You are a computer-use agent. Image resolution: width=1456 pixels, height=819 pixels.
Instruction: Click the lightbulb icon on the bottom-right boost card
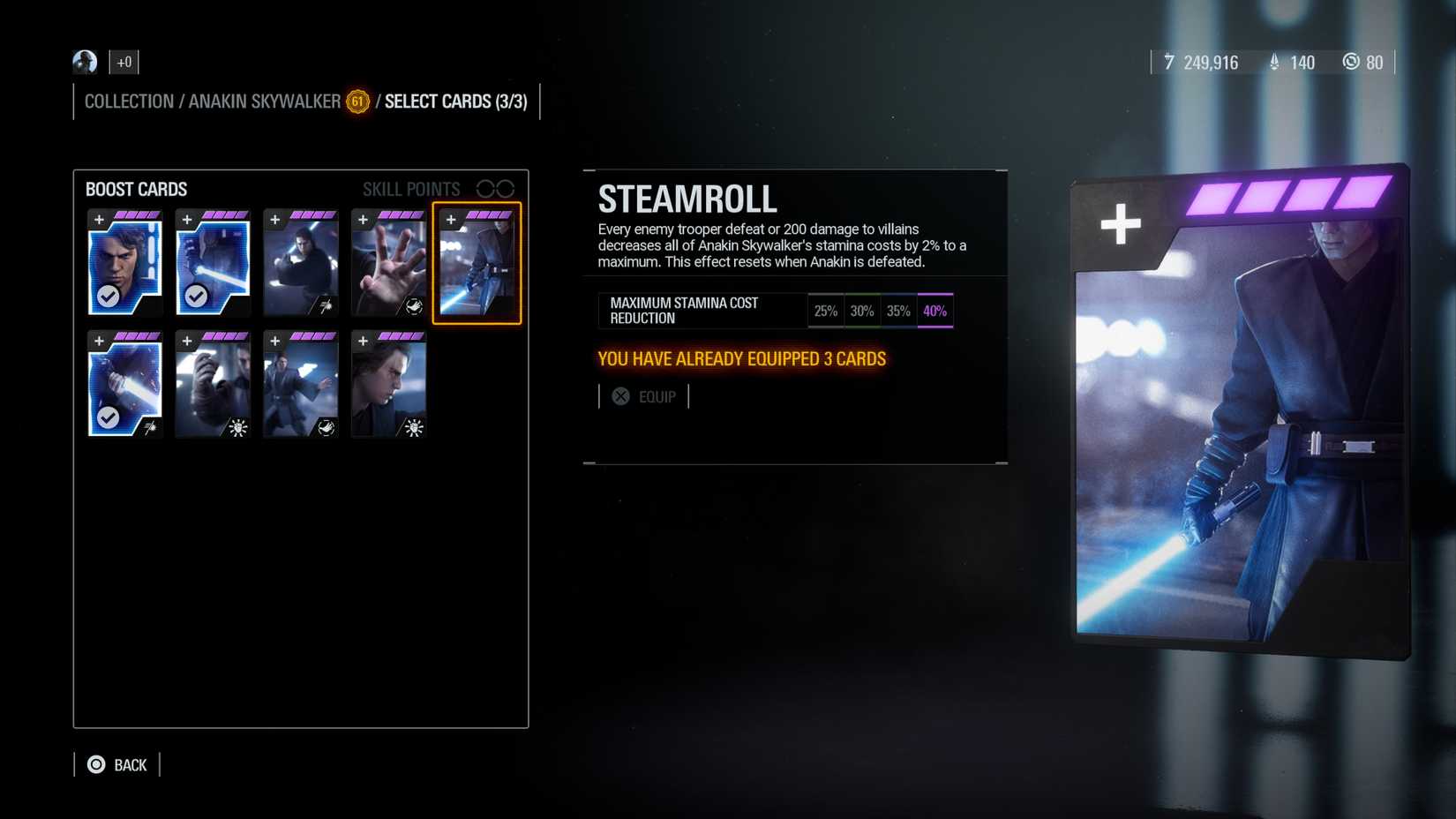(x=414, y=426)
